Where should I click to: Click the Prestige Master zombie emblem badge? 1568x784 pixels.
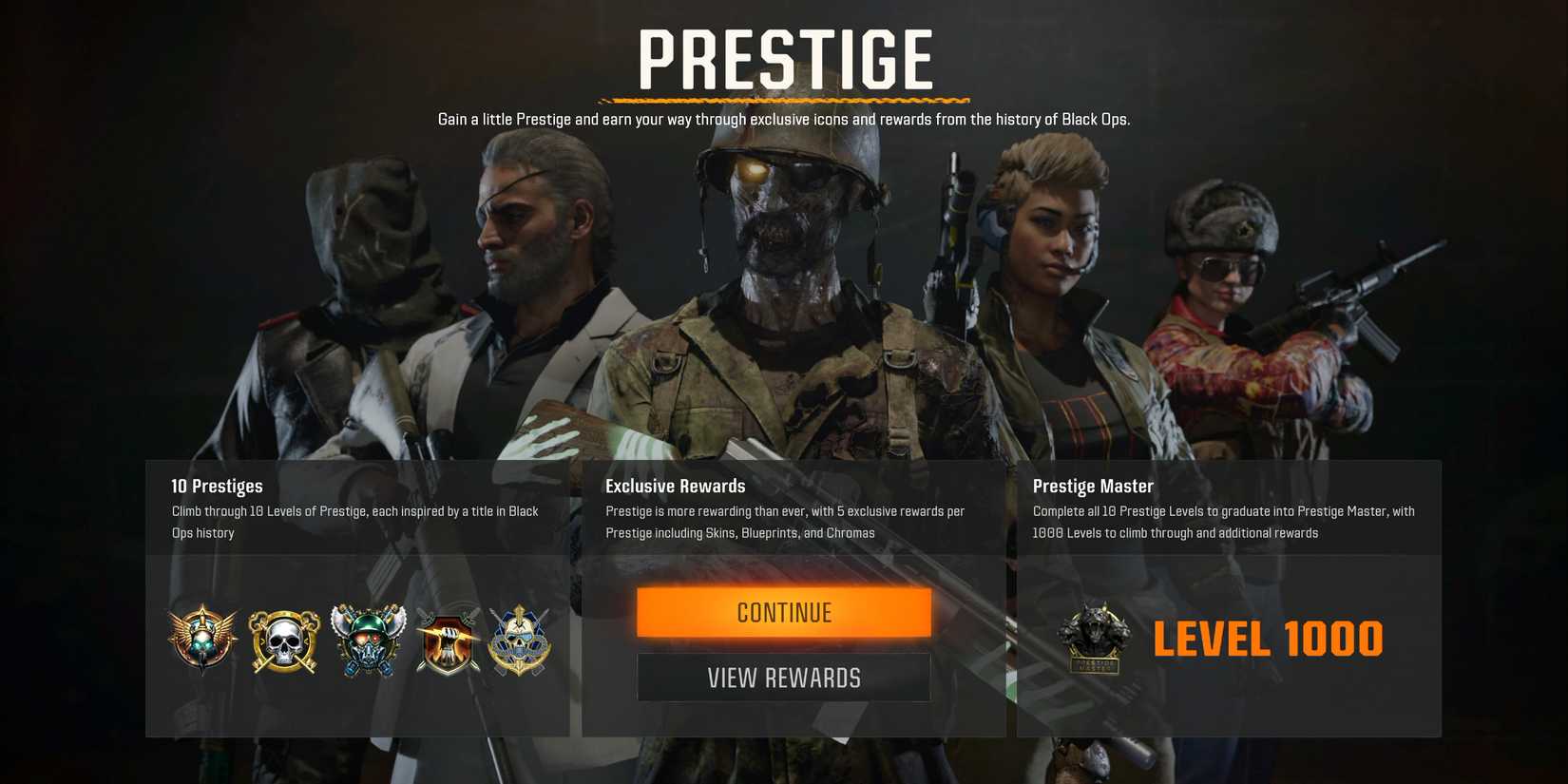tap(1094, 638)
